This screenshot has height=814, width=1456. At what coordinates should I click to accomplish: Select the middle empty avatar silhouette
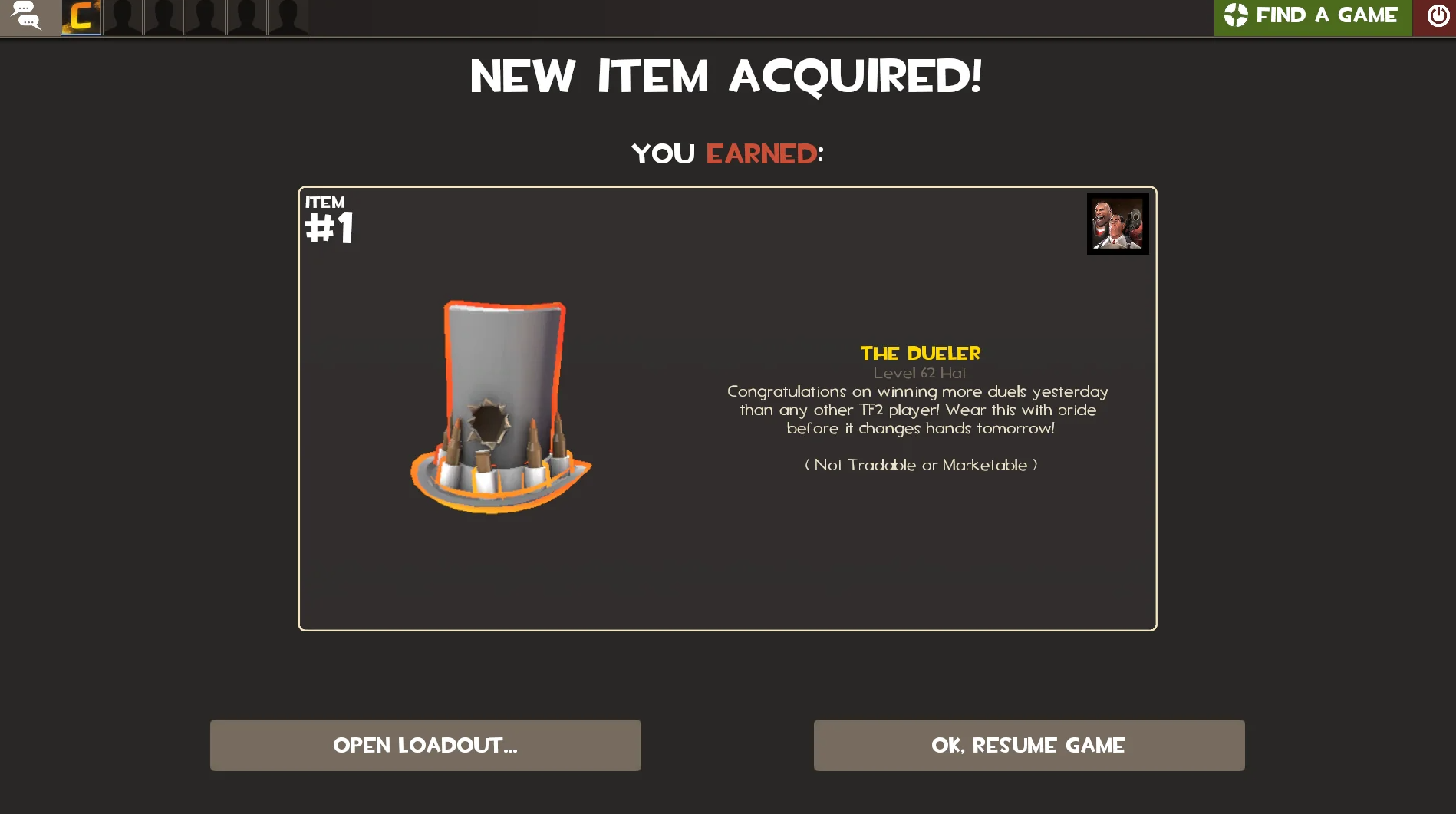pyautogui.click(x=206, y=17)
